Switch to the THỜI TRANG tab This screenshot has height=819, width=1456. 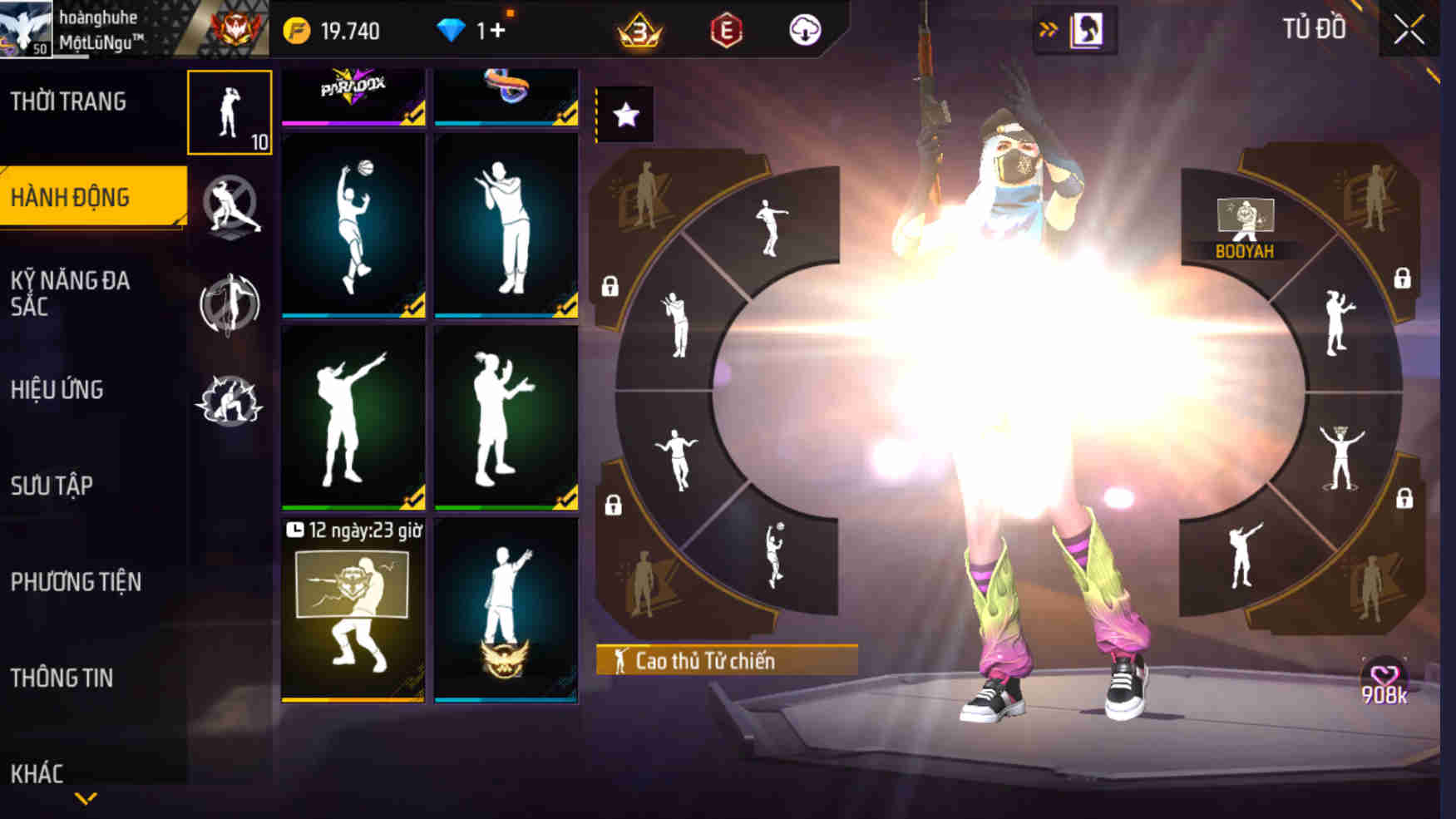69,100
